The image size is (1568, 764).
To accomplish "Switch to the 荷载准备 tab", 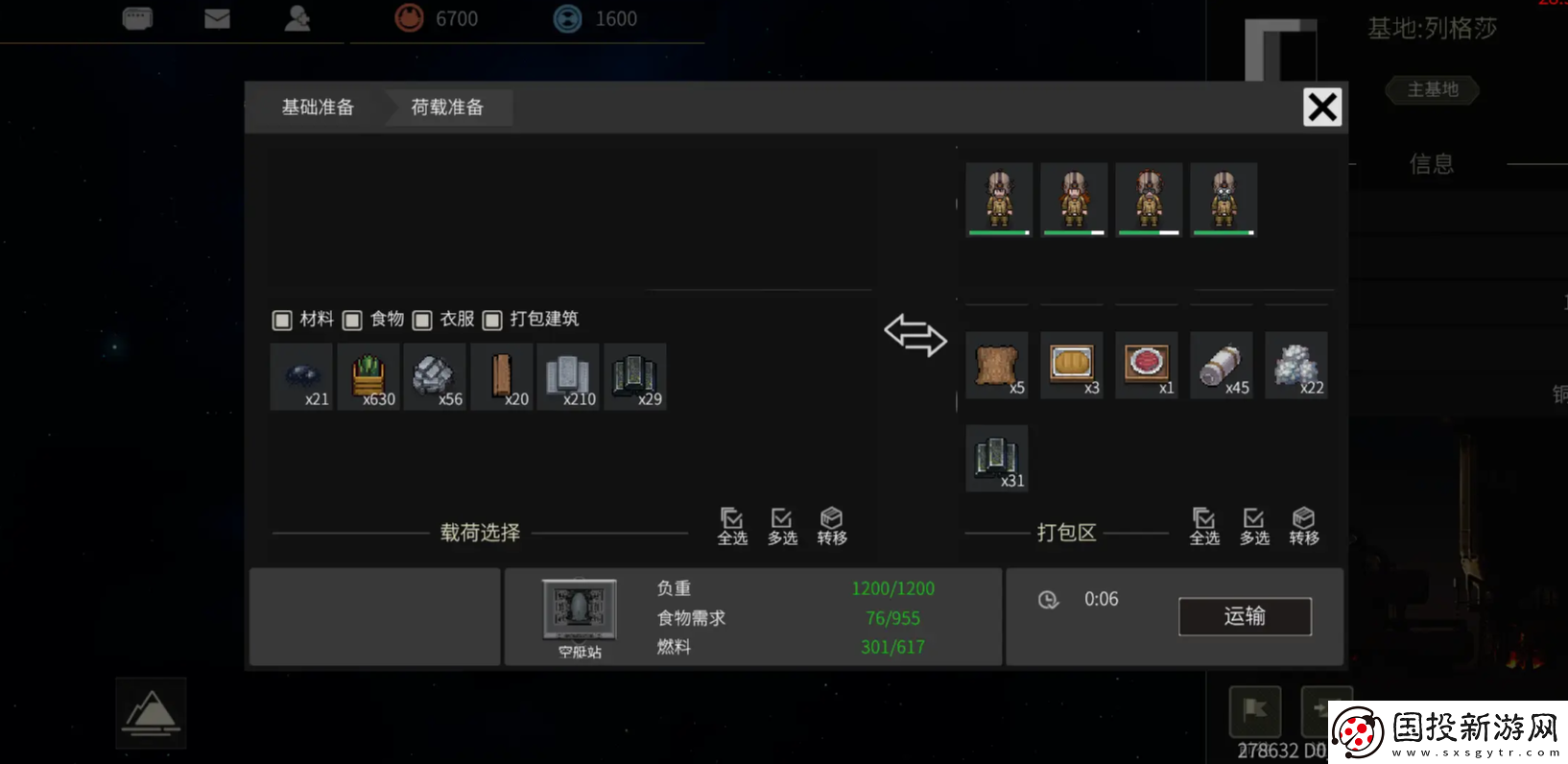I will [x=445, y=107].
